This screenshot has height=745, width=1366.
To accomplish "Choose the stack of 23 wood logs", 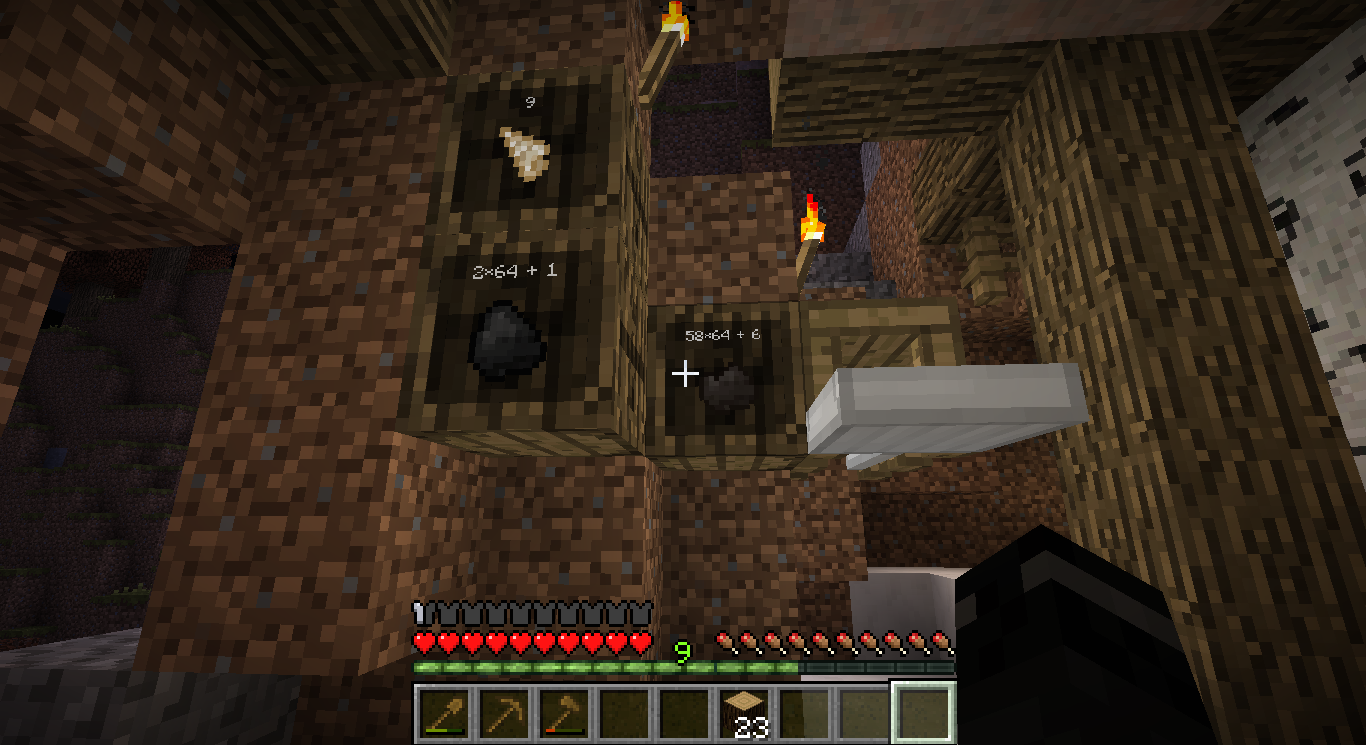I will pyautogui.click(x=743, y=713).
